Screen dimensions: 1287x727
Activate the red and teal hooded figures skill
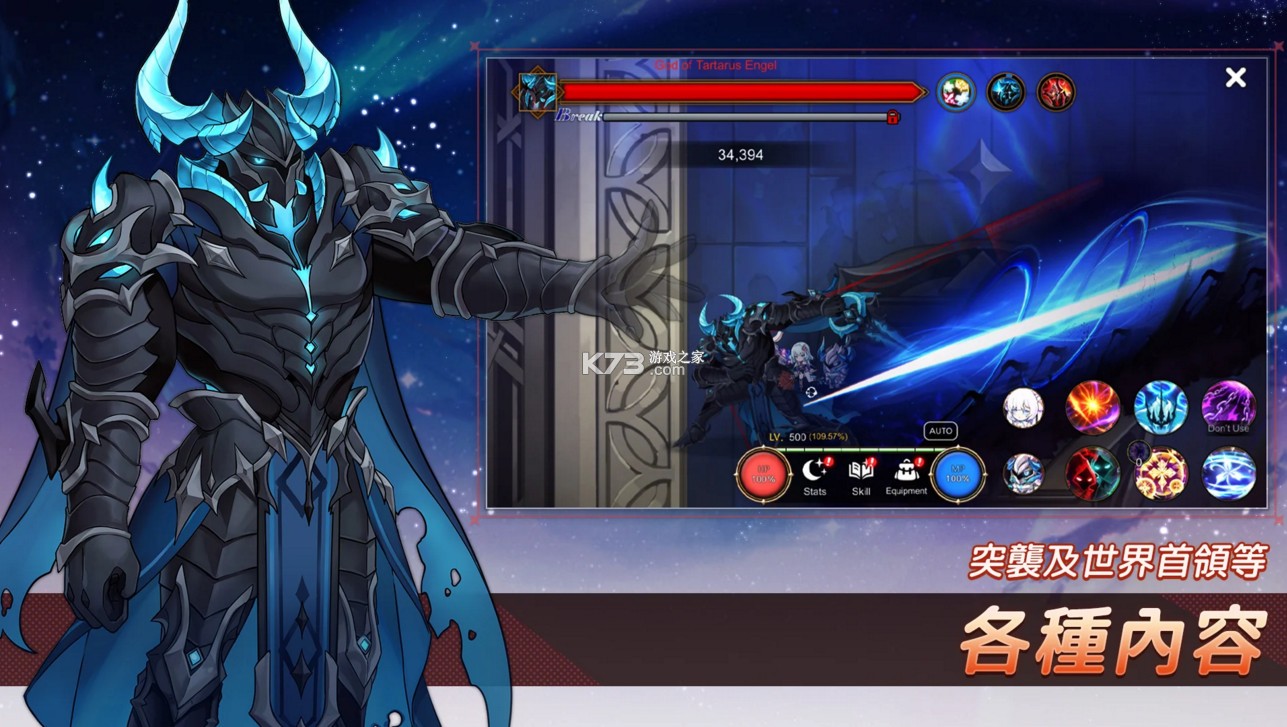click(x=1093, y=473)
